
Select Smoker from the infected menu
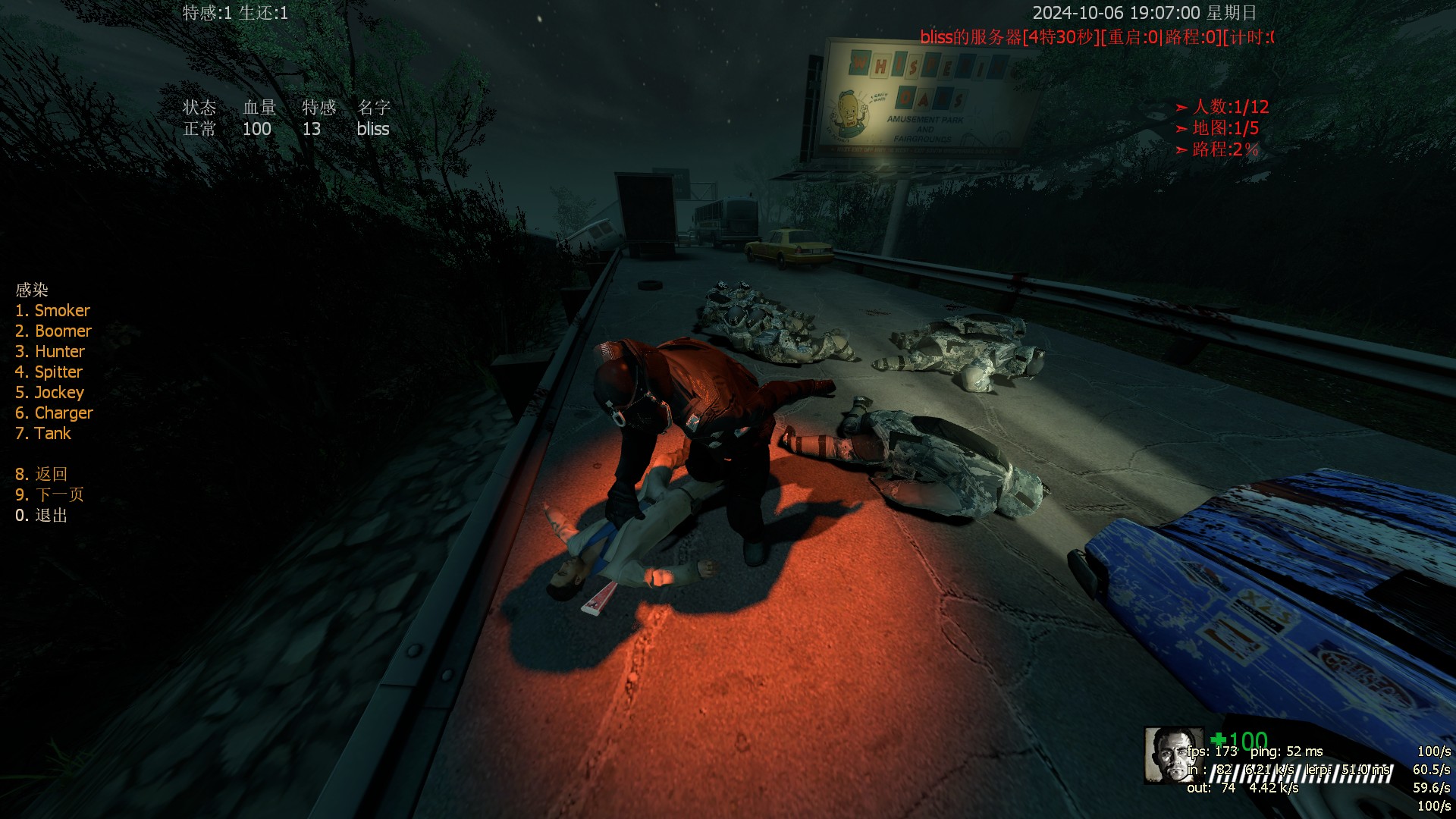pyautogui.click(x=52, y=310)
